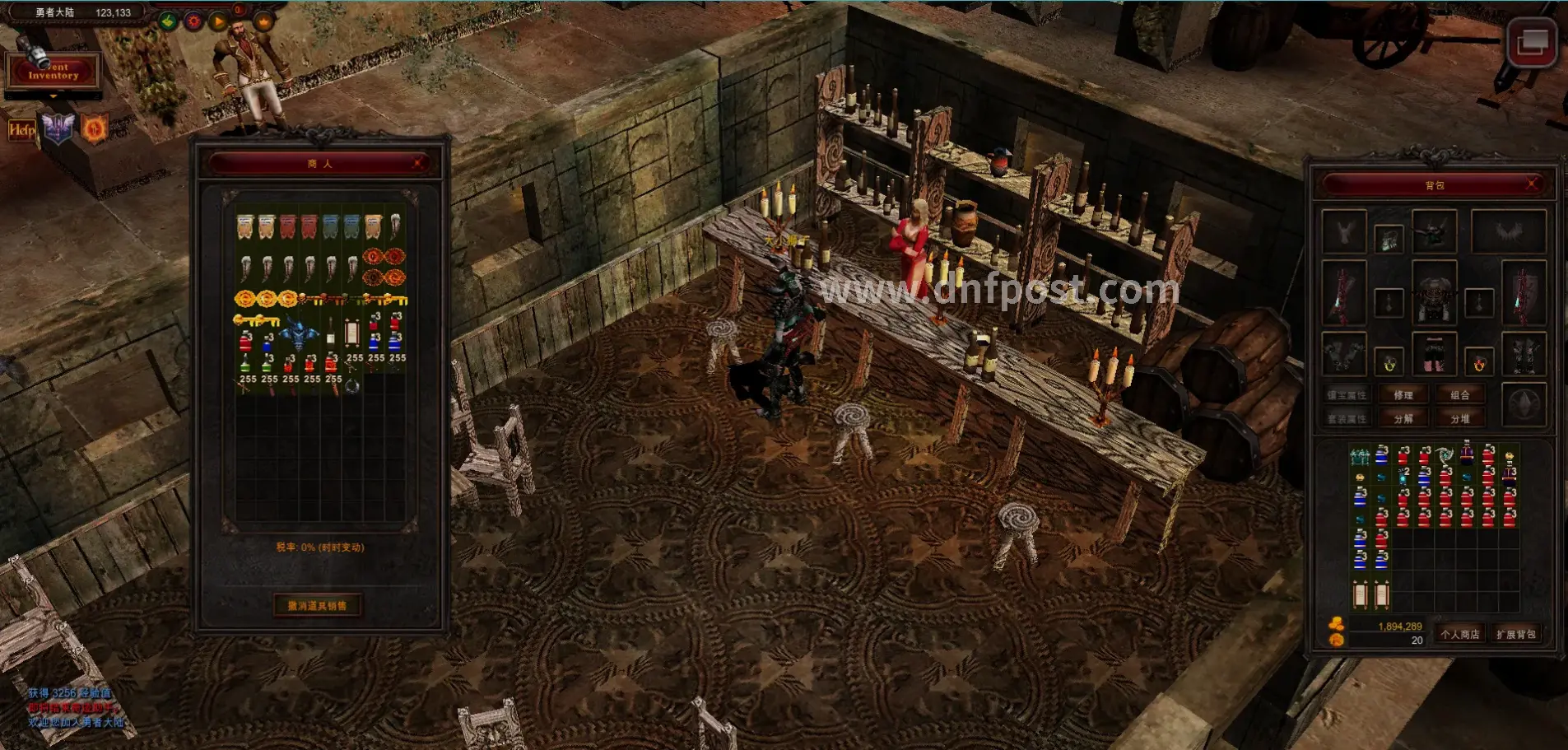Click the 组合 combine button
This screenshot has width=1568, height=750.
pos(1459,395)
